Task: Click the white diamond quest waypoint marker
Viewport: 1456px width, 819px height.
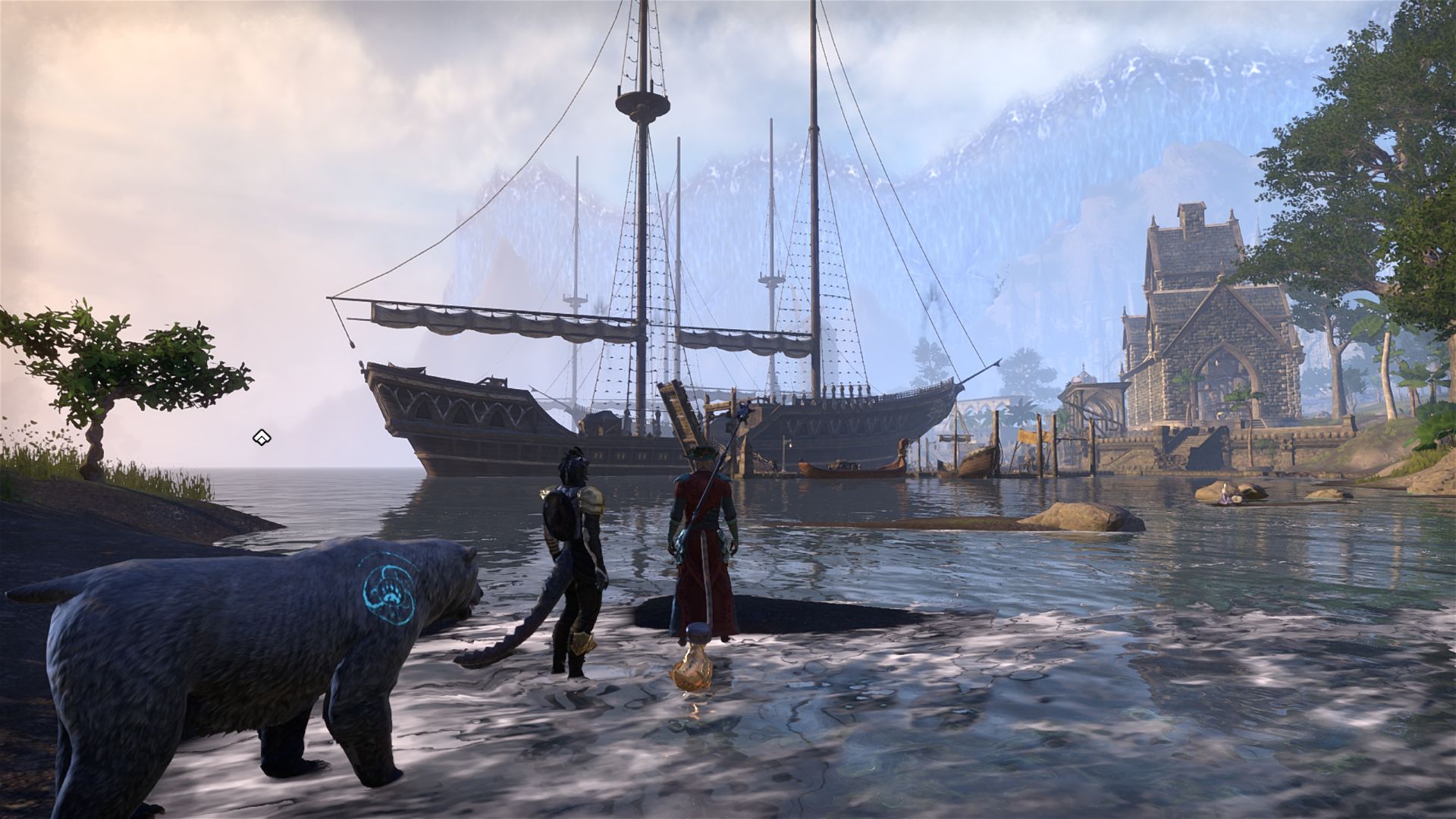Action: pos(262,438)
